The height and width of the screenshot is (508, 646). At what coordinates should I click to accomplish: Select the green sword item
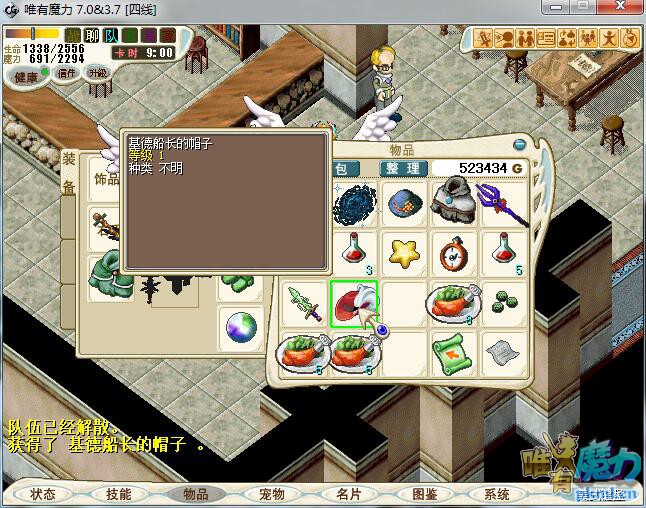(303, 304)
